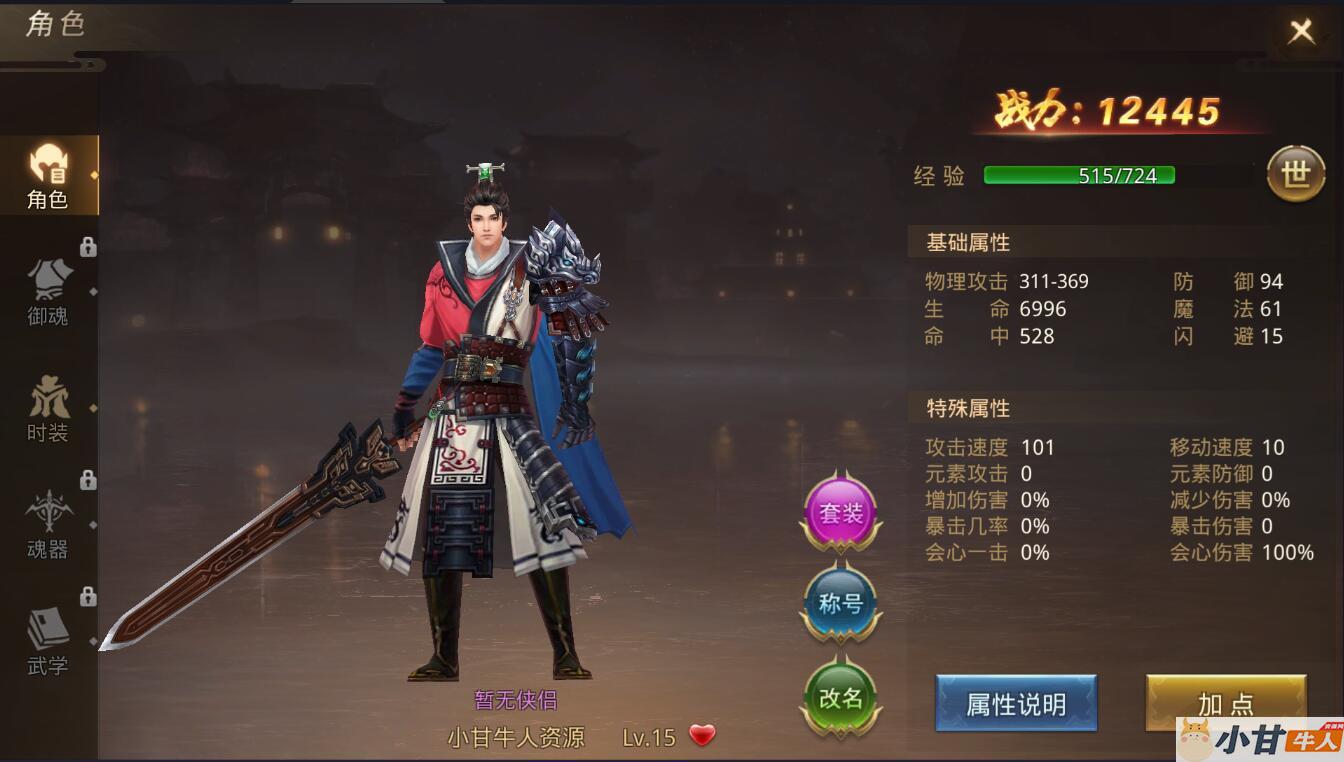Screen dimensions: 1344x762
Task: Open the locked 御魂 tab
Action: pos(48,292)
